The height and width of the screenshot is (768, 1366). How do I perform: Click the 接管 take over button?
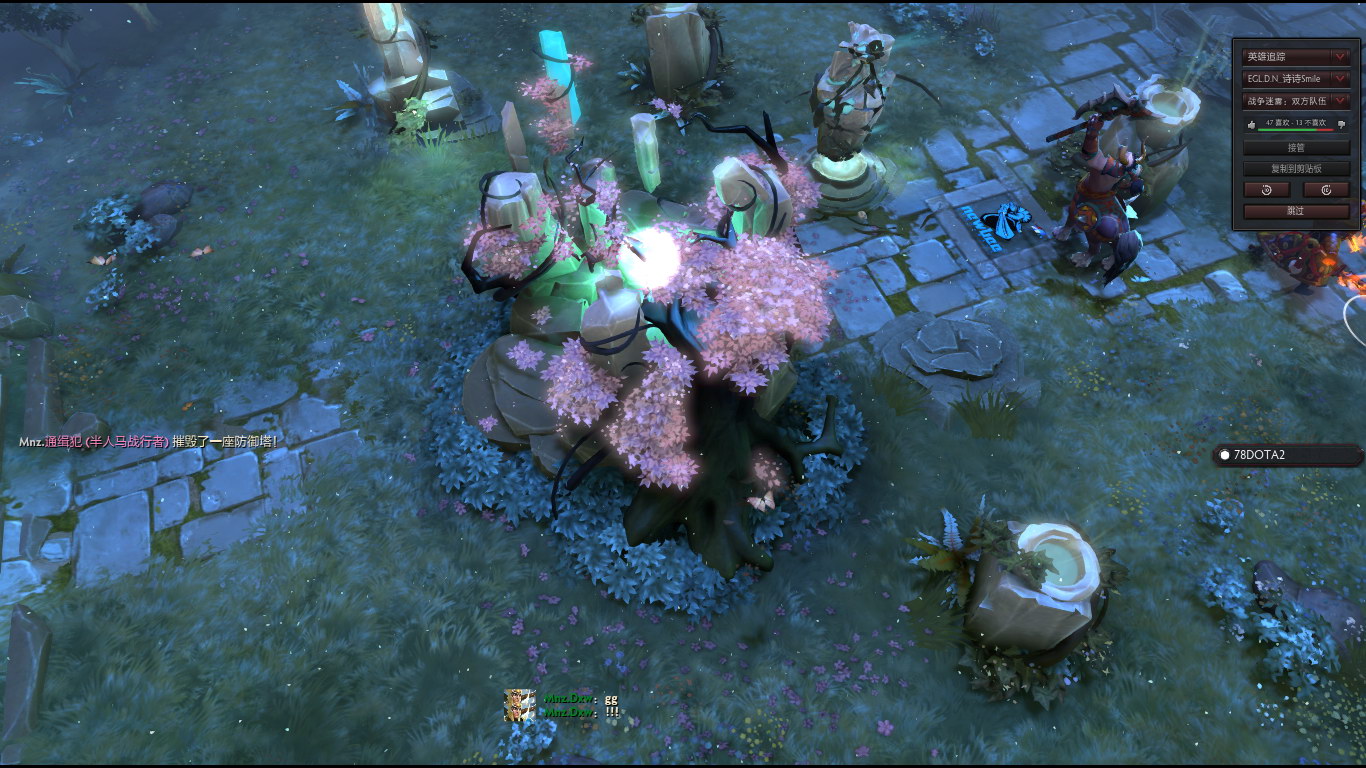pos(1296,148)
